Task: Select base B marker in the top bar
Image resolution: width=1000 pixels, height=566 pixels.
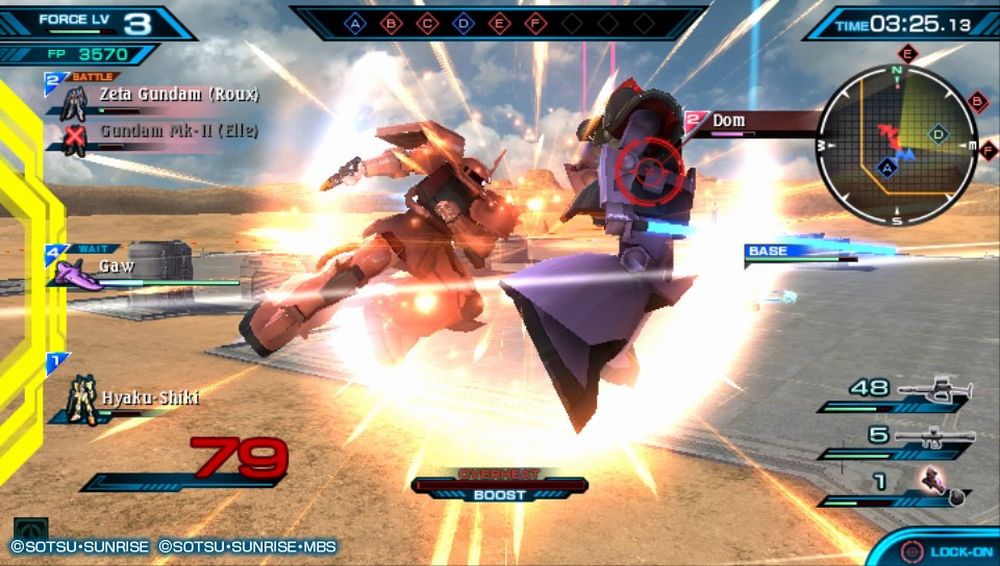Action: click(392, 22)
